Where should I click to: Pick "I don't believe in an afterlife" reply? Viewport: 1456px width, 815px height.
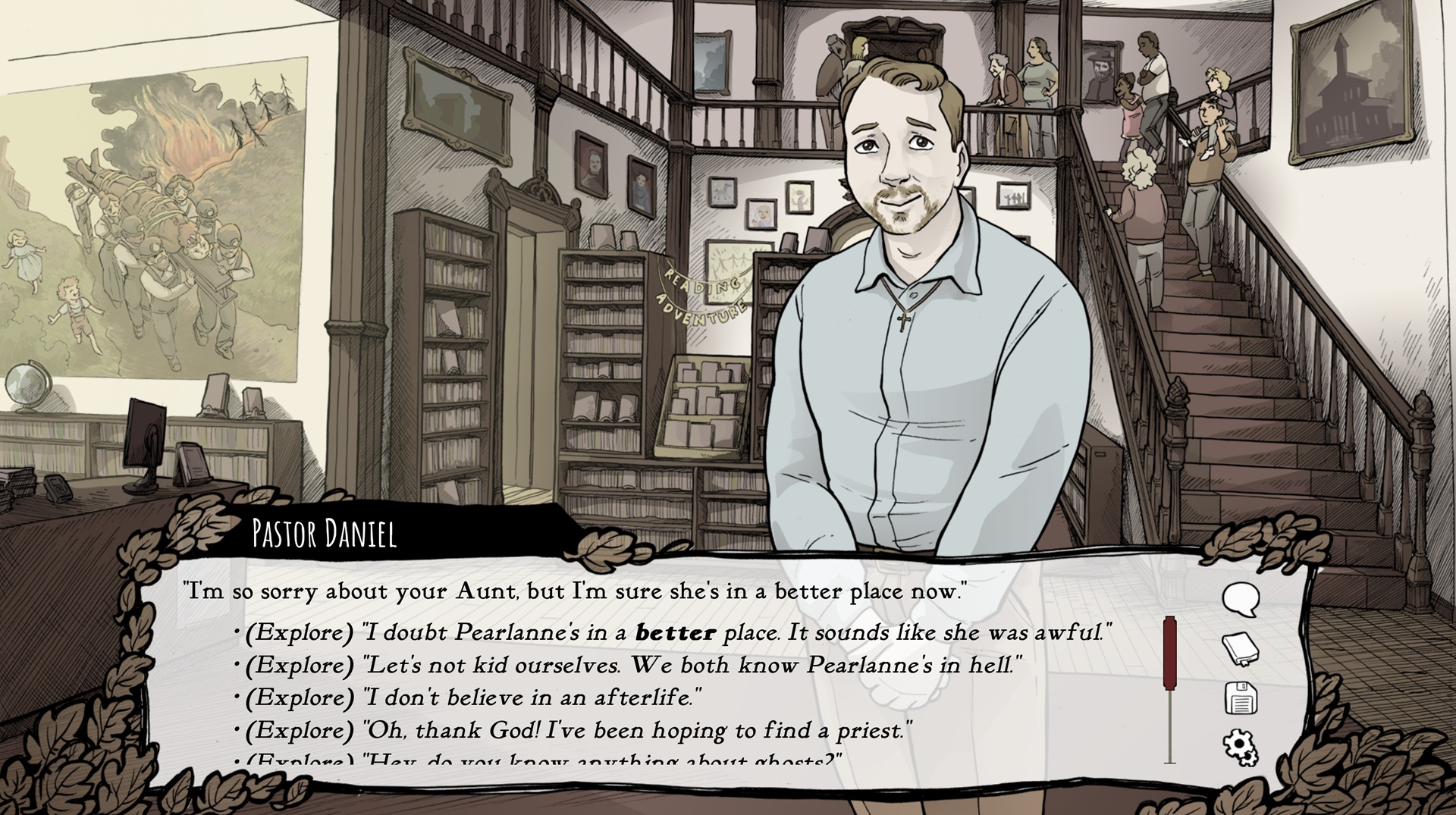(473, 697)
